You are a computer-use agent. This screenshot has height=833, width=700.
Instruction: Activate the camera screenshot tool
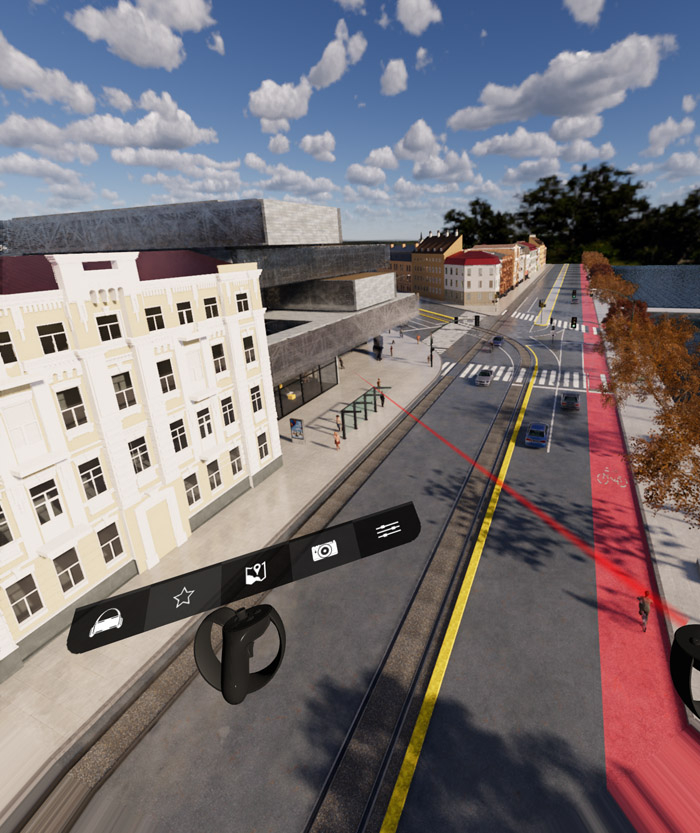click(324, 550)
